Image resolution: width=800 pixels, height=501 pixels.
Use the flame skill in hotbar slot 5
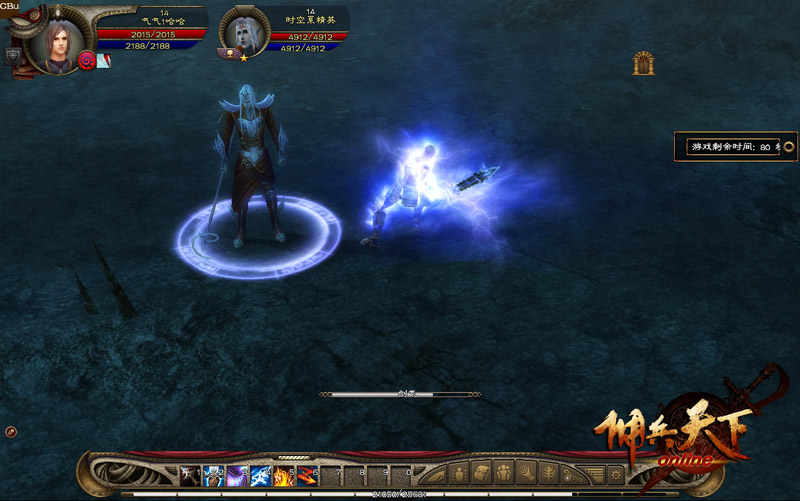[x=283, y=474]
